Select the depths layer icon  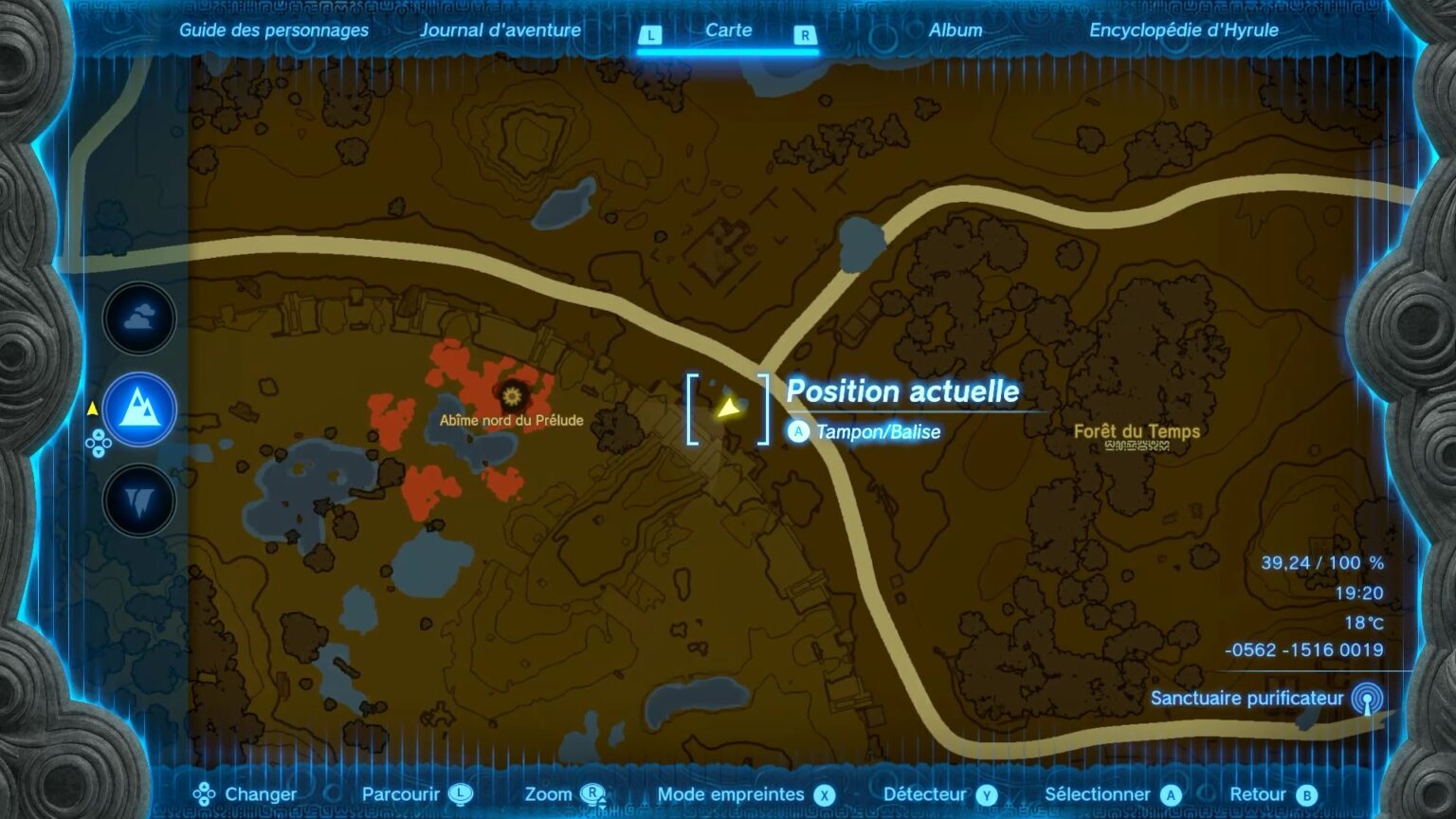click(138, 500)
